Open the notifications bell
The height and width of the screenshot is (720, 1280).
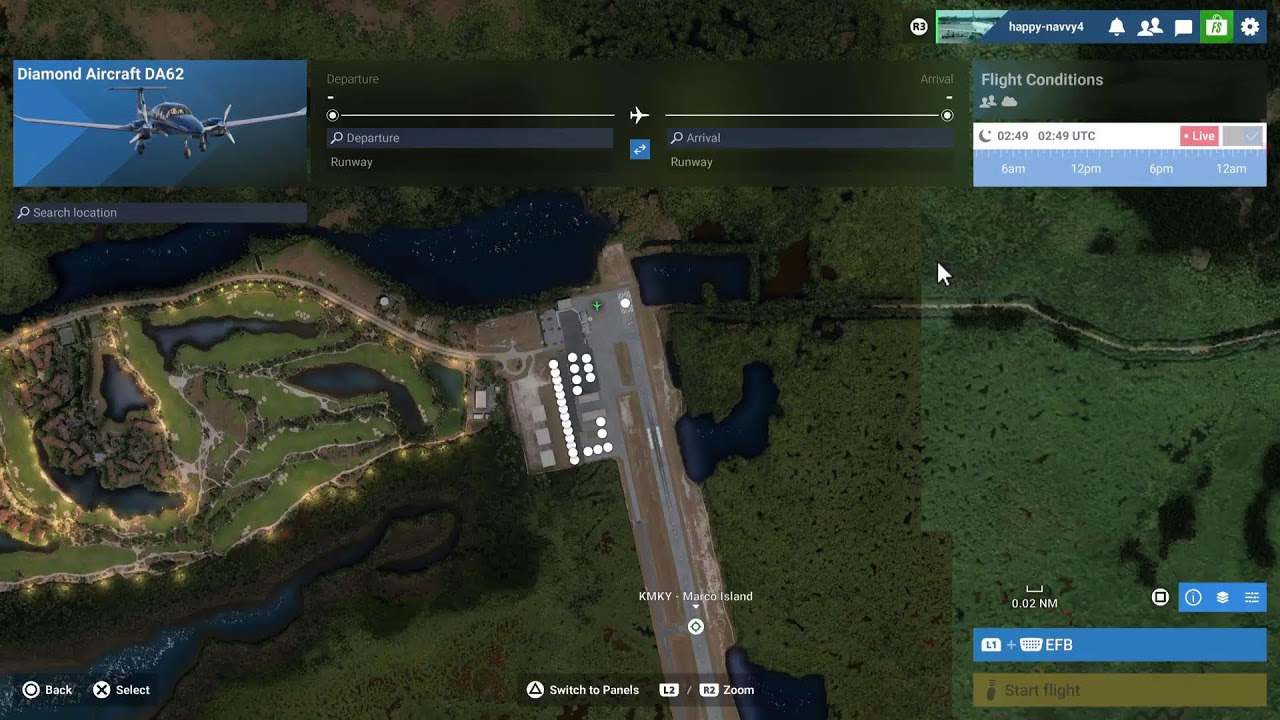pos(1117,27)
